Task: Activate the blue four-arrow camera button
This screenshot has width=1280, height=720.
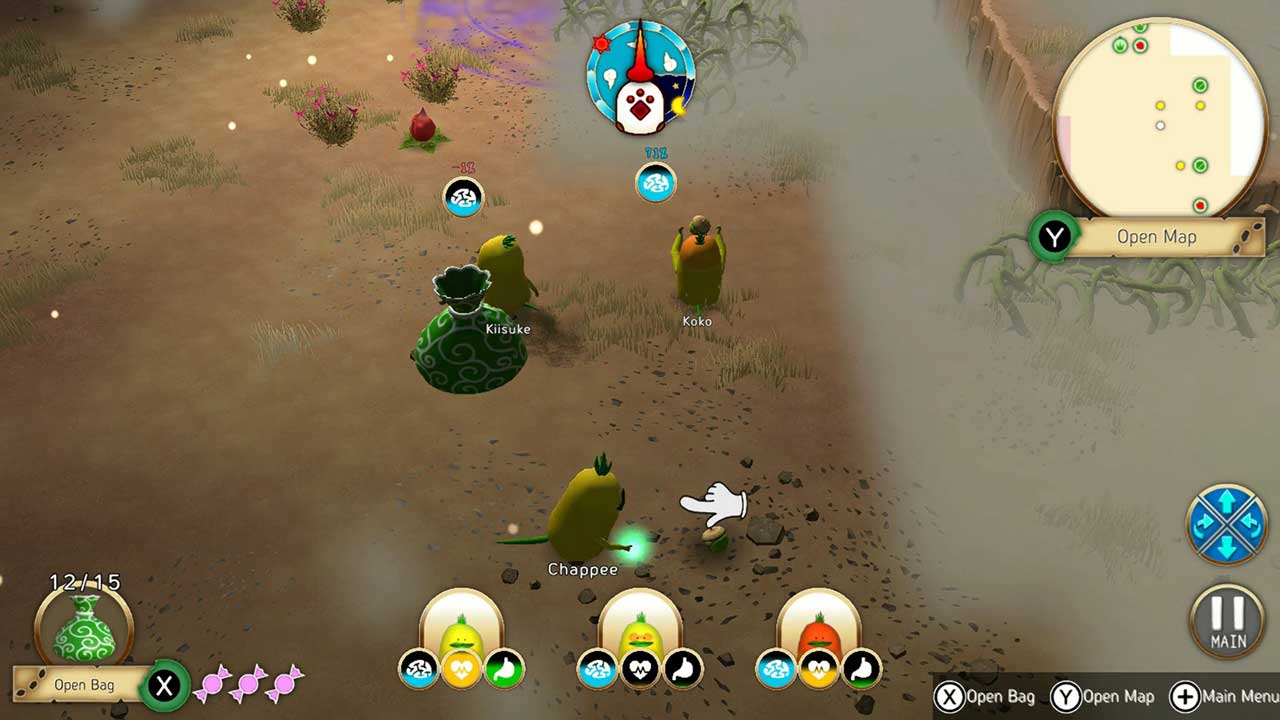Action: tap(1227, 524)
